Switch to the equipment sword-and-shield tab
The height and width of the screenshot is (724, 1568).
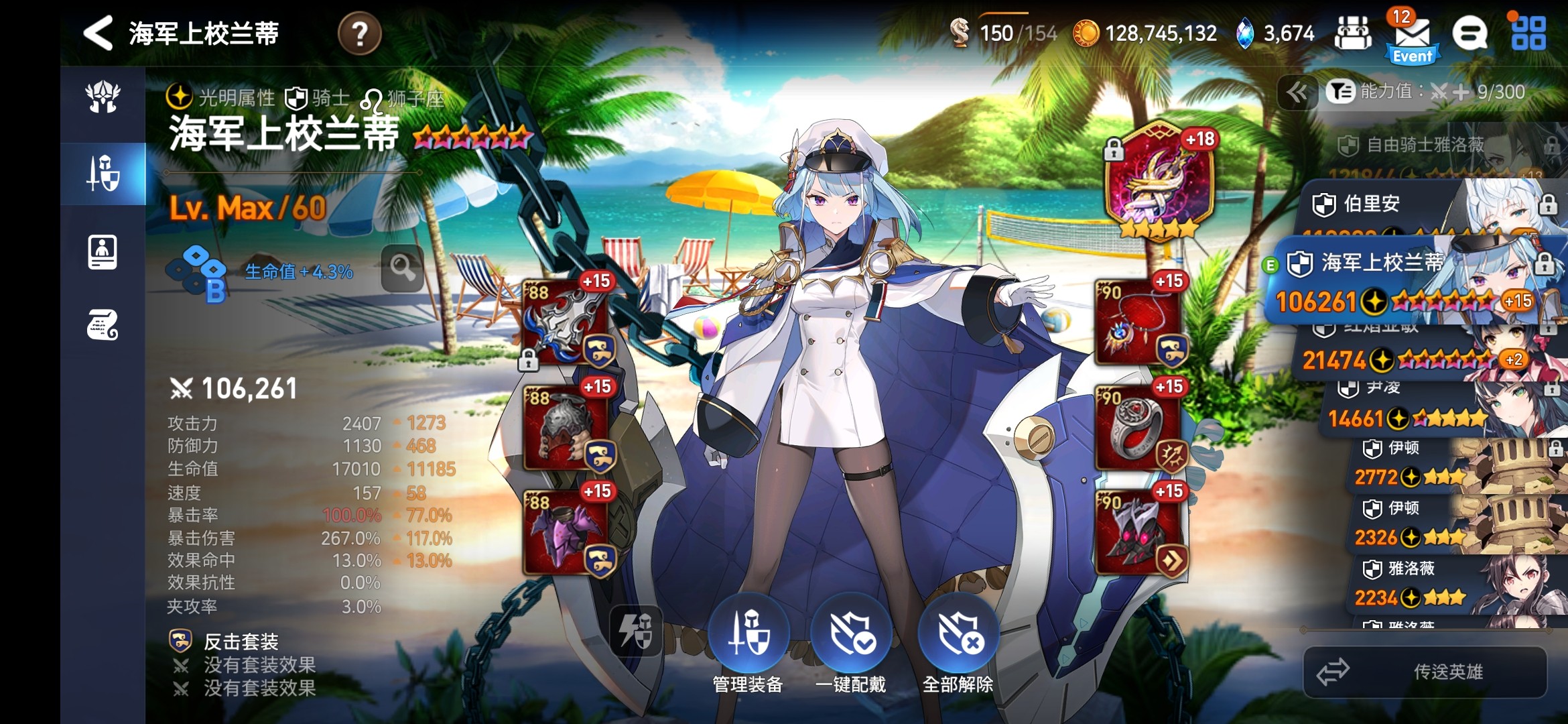point(103,173)
